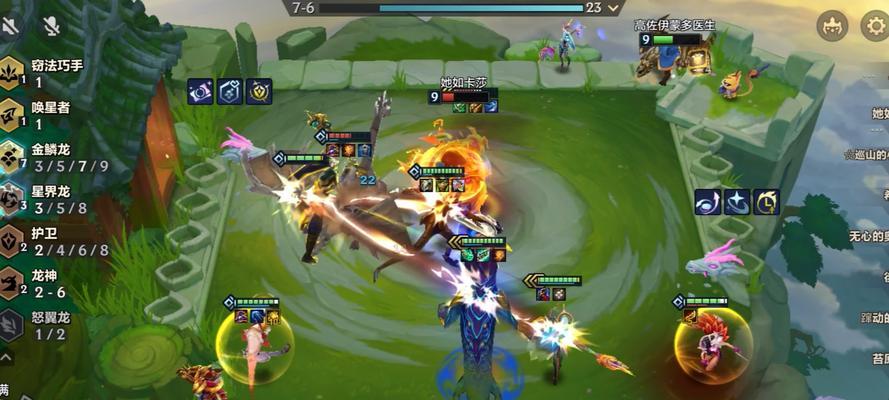Tap the round crown icon button
889x400 pixels.
[832, 26]
